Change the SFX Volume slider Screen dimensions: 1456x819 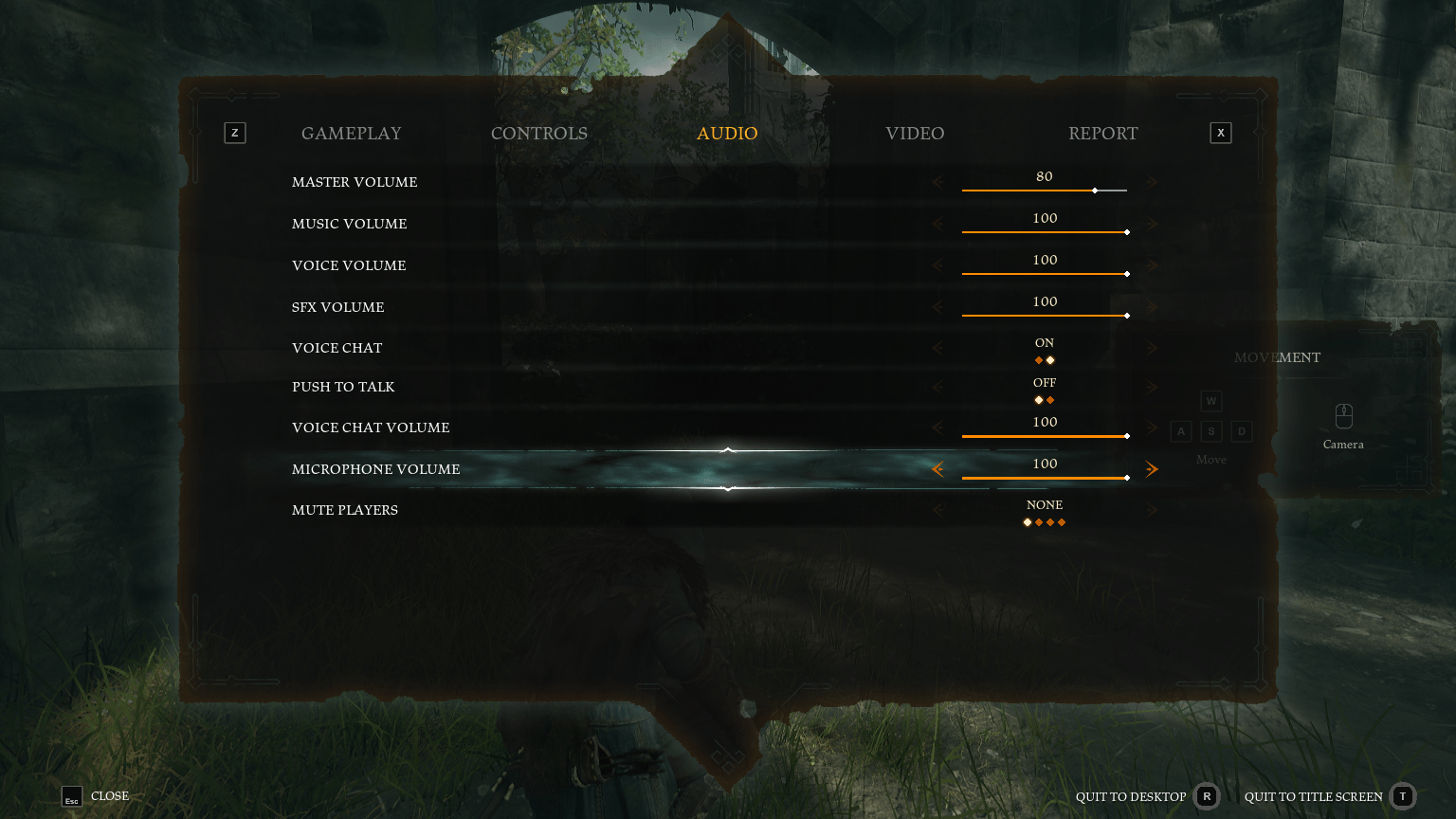[1045, 316]
